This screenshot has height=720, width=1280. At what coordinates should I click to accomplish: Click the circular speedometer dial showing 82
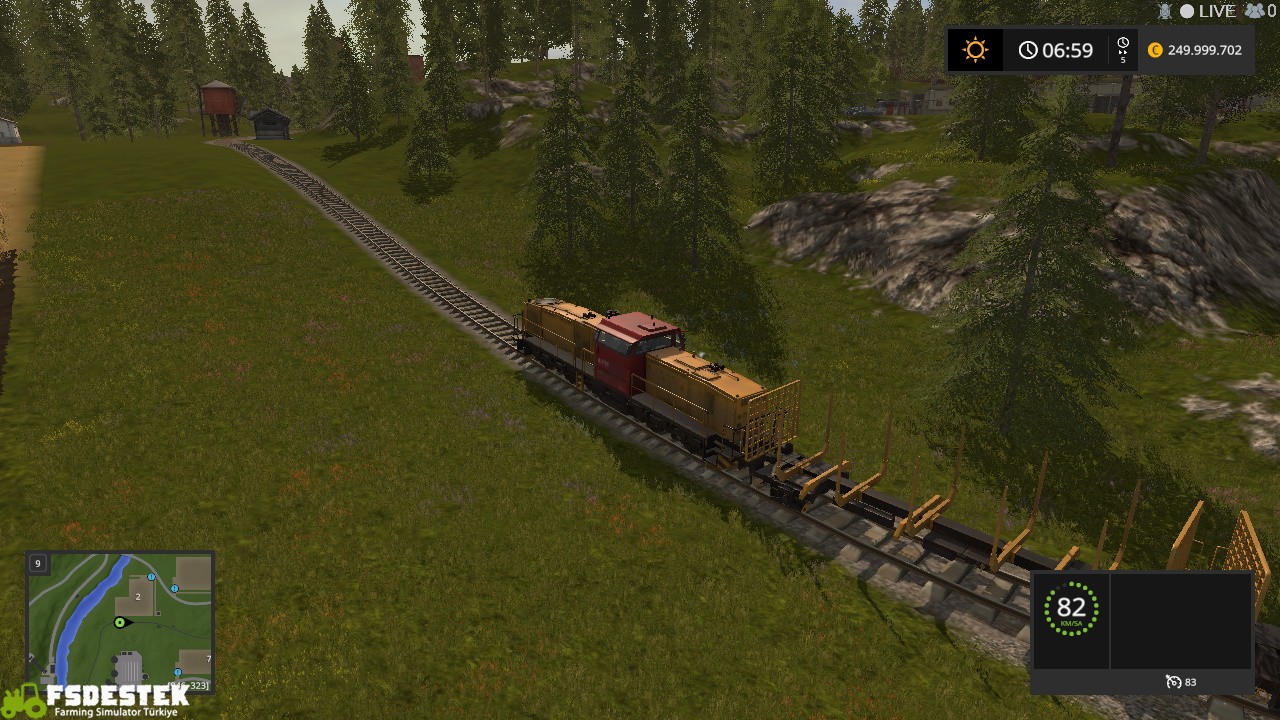tap(1071, 610)
